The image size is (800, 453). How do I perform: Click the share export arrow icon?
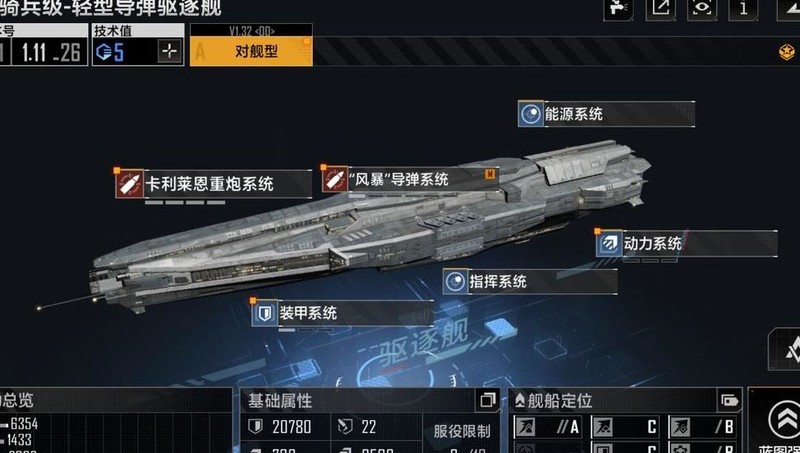click(661, 8)
